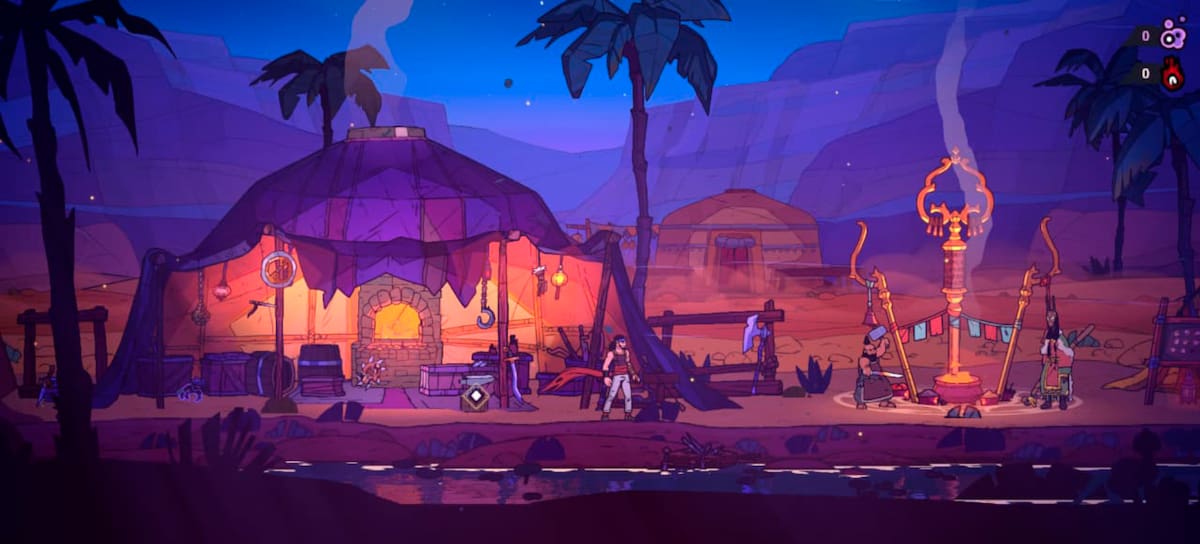Image resolution: width=1200 pixels, height=544 pixels.
Task: Select the red flame currency icon
Action: pyautogui.click(x=1172, y=74)
